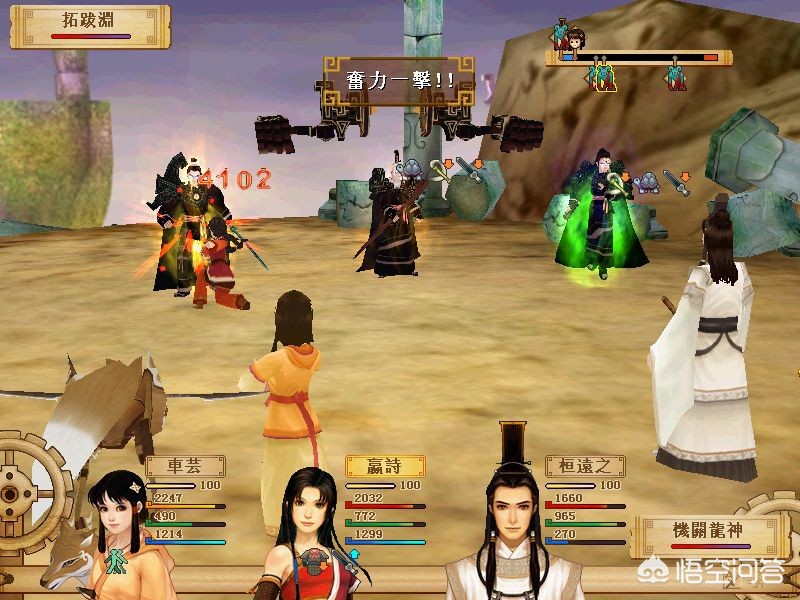Select the 桓遠之 character portrait

click(512, 530)
